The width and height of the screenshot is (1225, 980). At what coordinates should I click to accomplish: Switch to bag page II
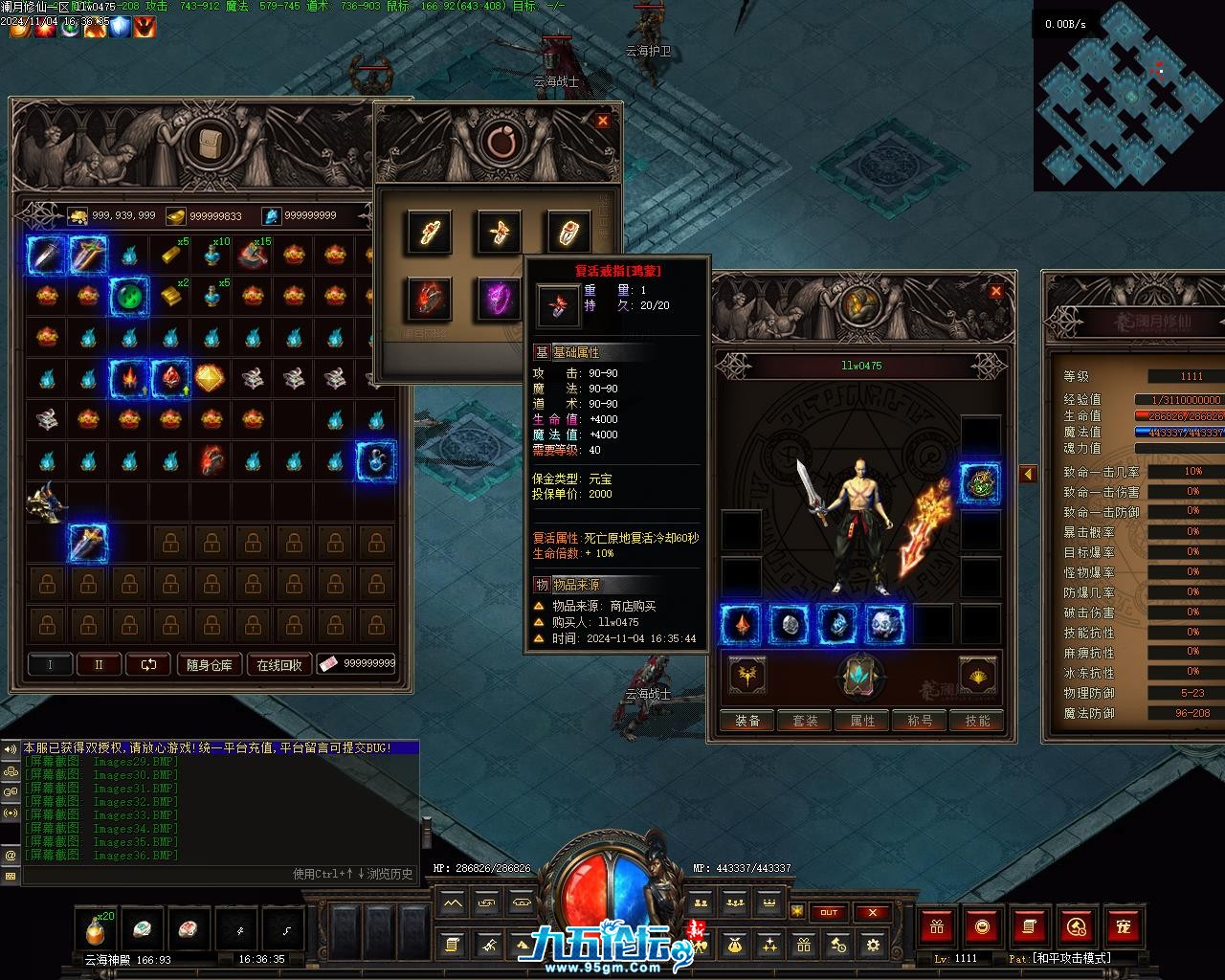(99, 664)
